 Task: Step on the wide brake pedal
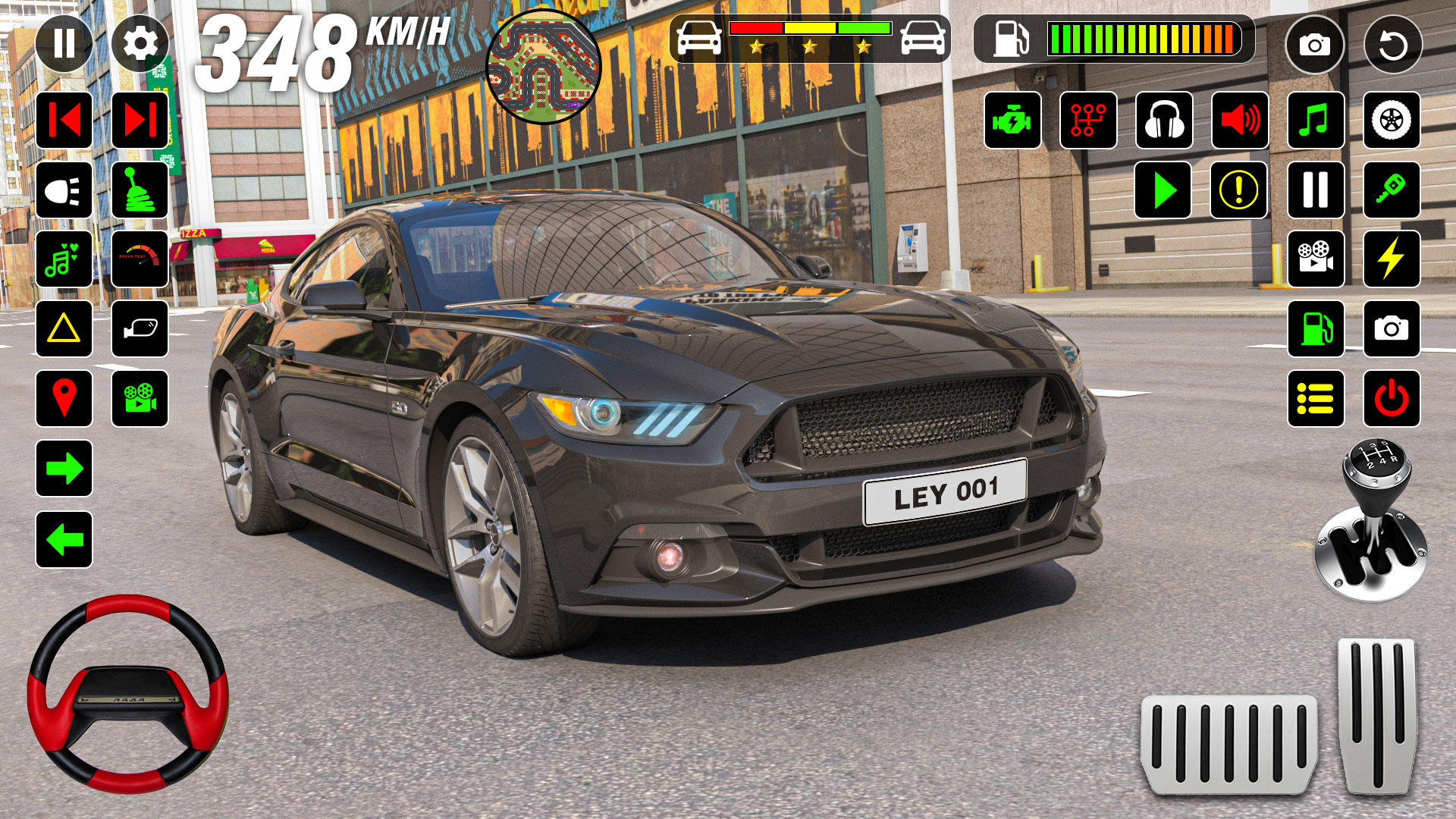click(1228, 743)
